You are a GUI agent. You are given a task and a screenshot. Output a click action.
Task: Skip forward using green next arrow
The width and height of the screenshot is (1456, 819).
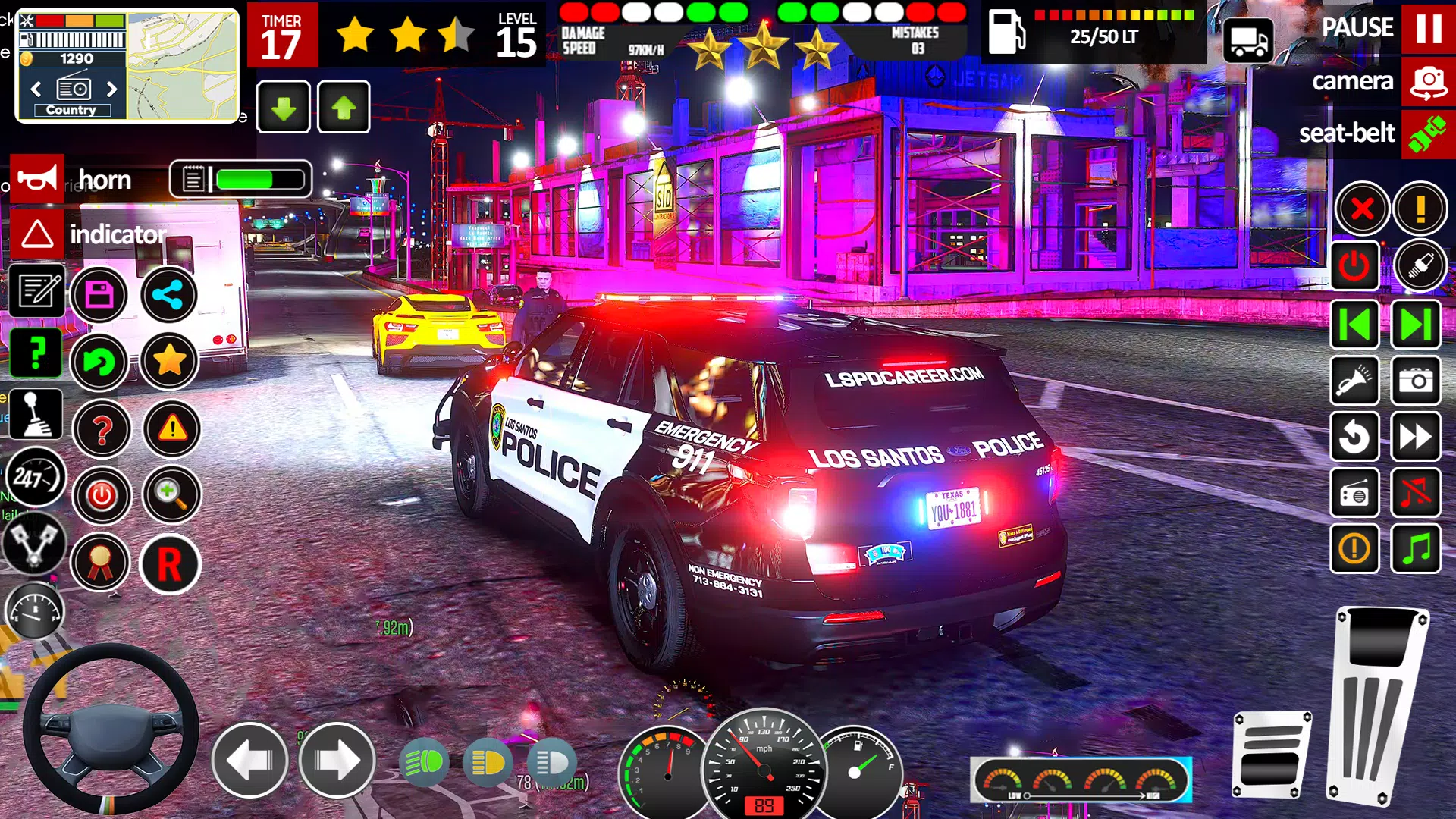tap(1417, 322)
